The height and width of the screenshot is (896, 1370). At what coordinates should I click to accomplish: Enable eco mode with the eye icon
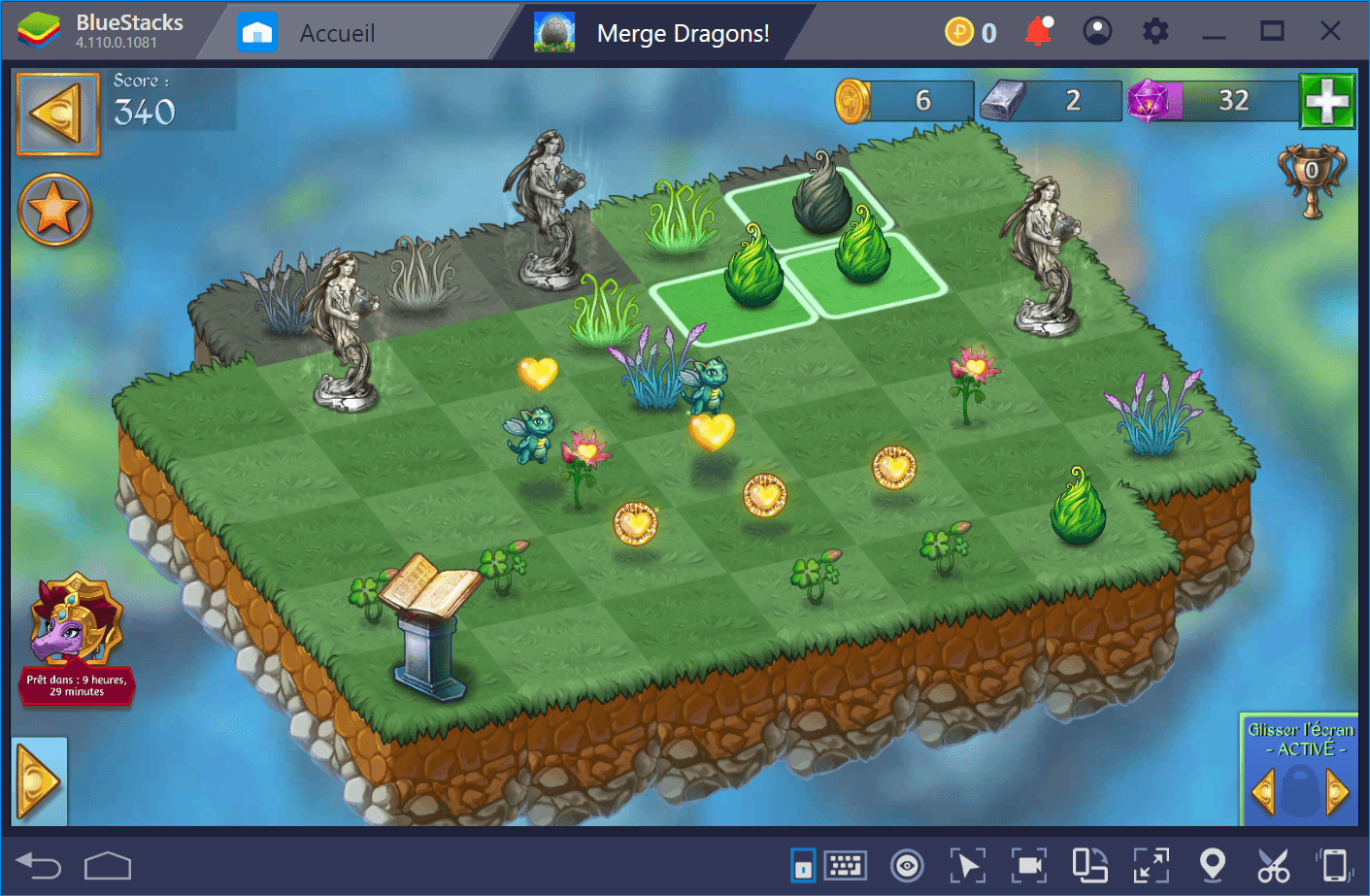tap(905, 864)
